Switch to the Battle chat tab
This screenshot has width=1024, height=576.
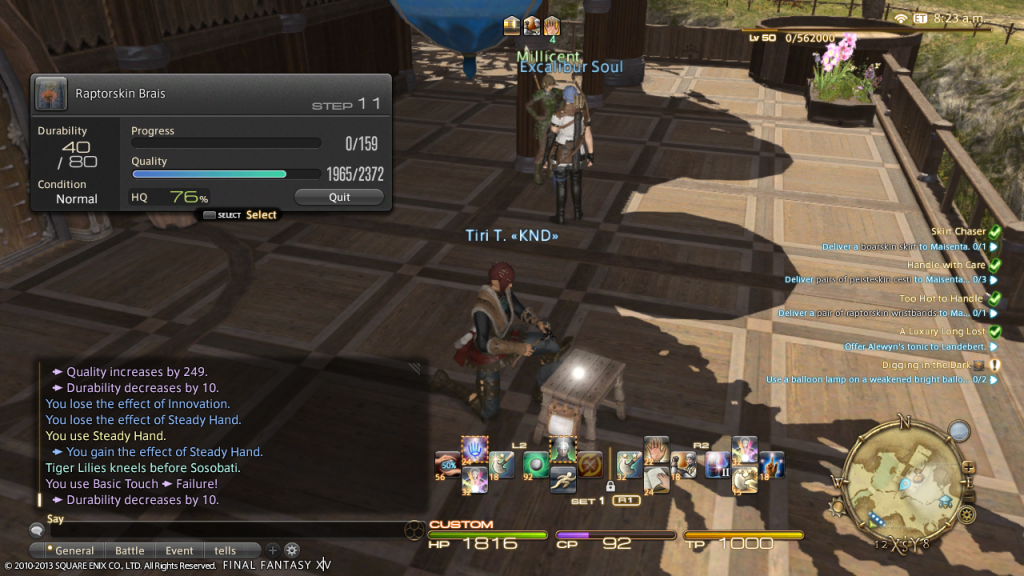point(130,550)
